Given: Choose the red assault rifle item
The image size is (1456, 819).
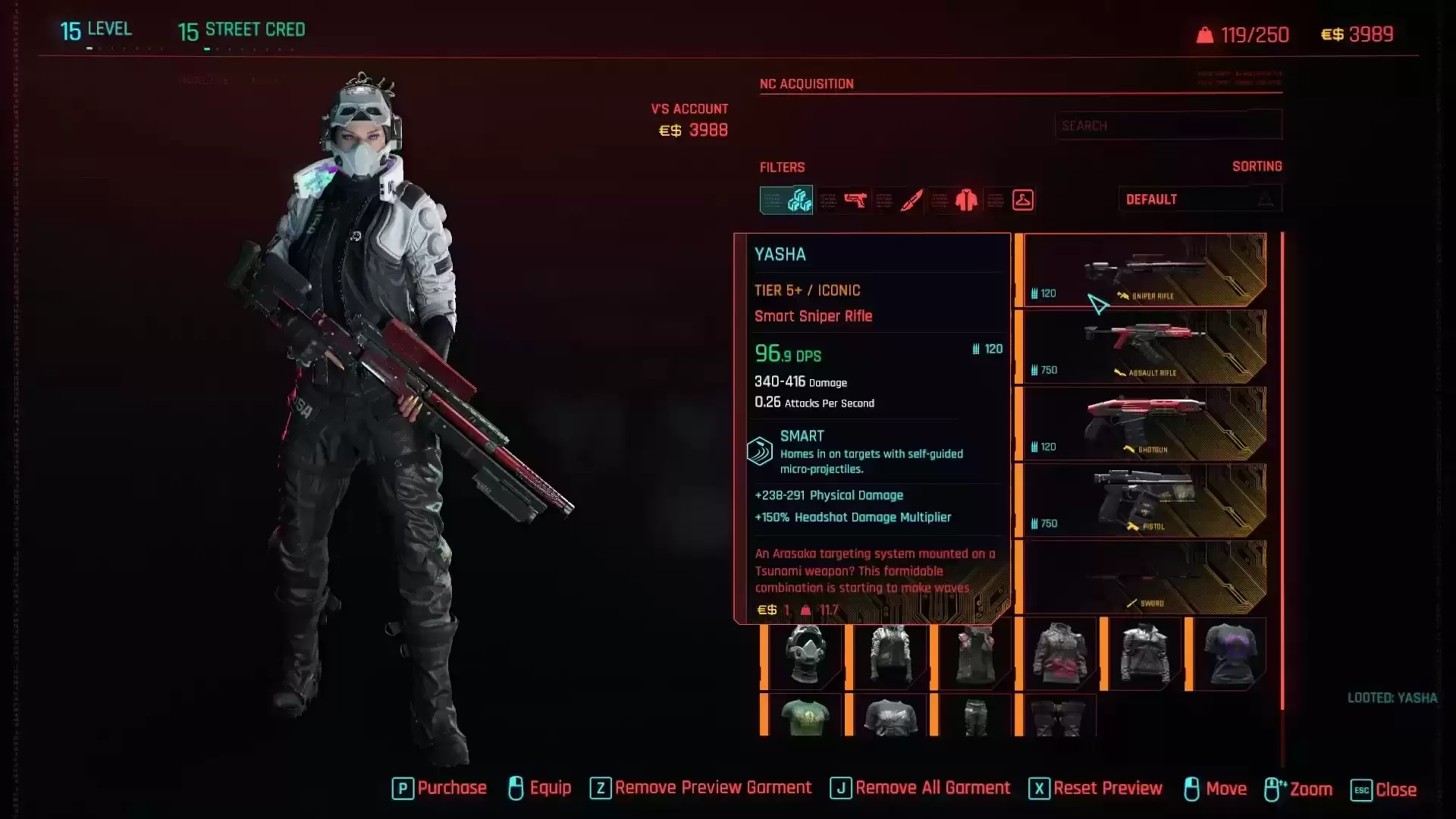Looking at the screenshot, I should coord(1144,347).
